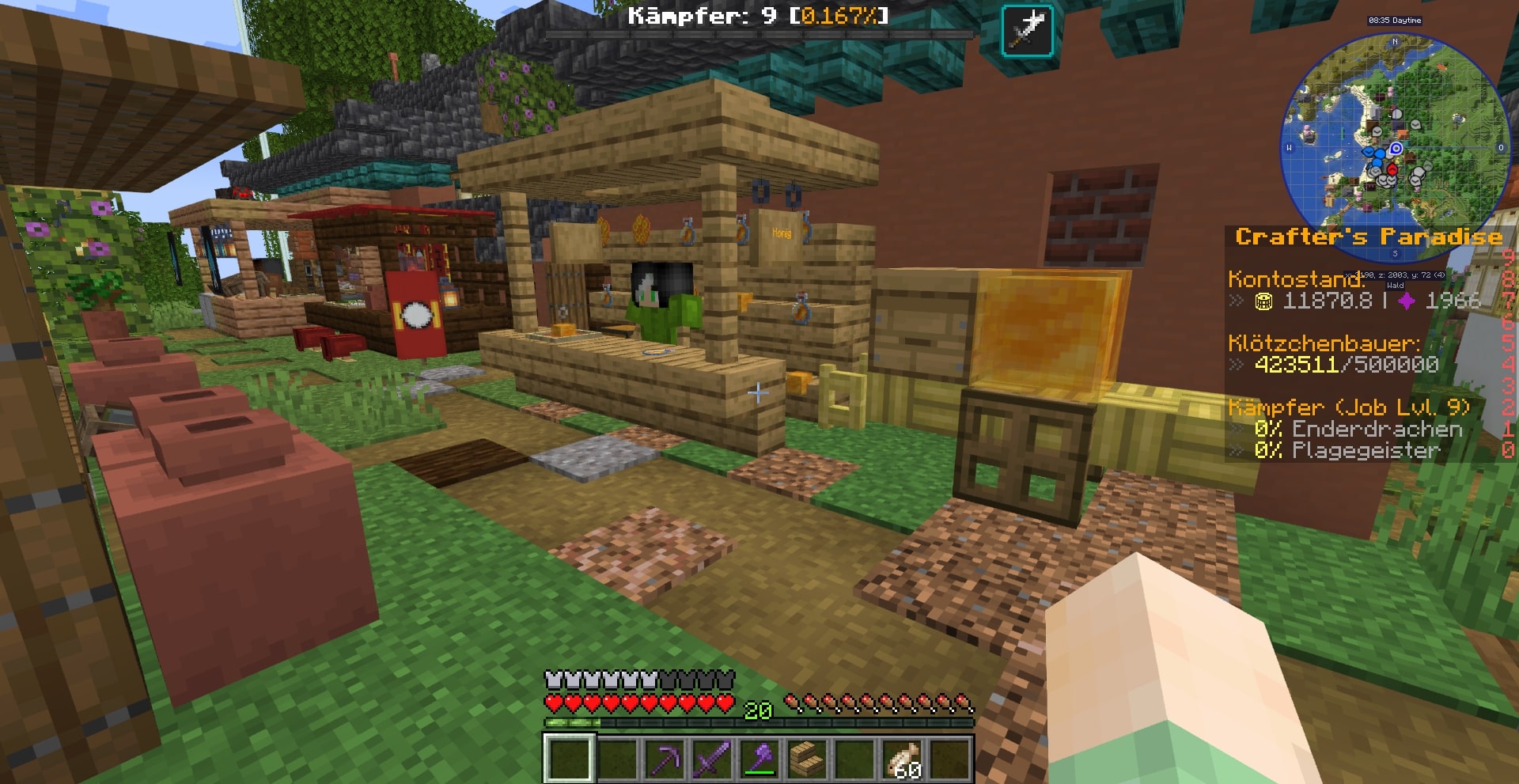Select the cooked fish stack slot
1519x784 pixels.
click(x=902, y=759)
